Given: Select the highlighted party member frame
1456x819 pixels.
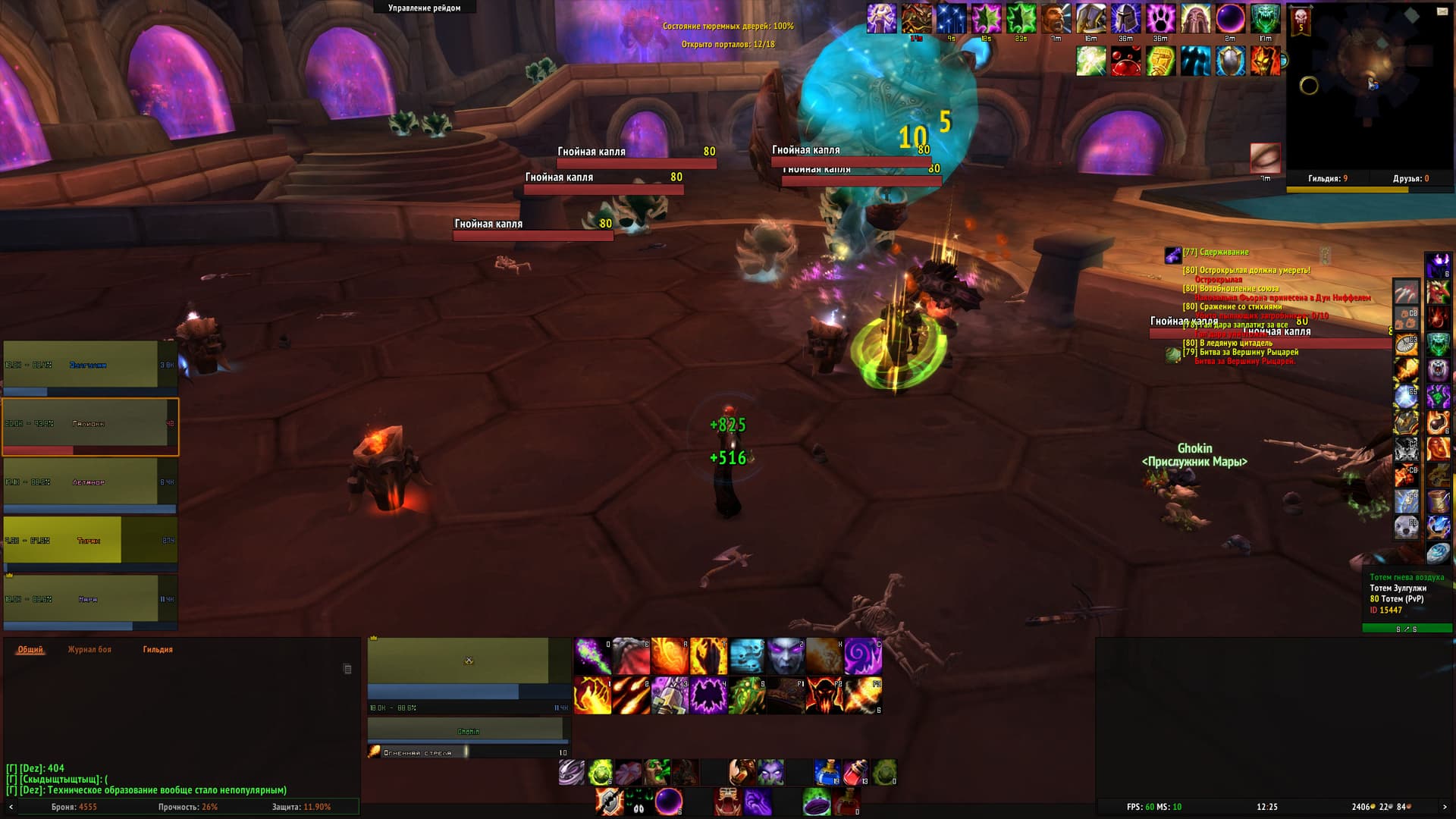Looking at the screenshot, I should 90,427.
